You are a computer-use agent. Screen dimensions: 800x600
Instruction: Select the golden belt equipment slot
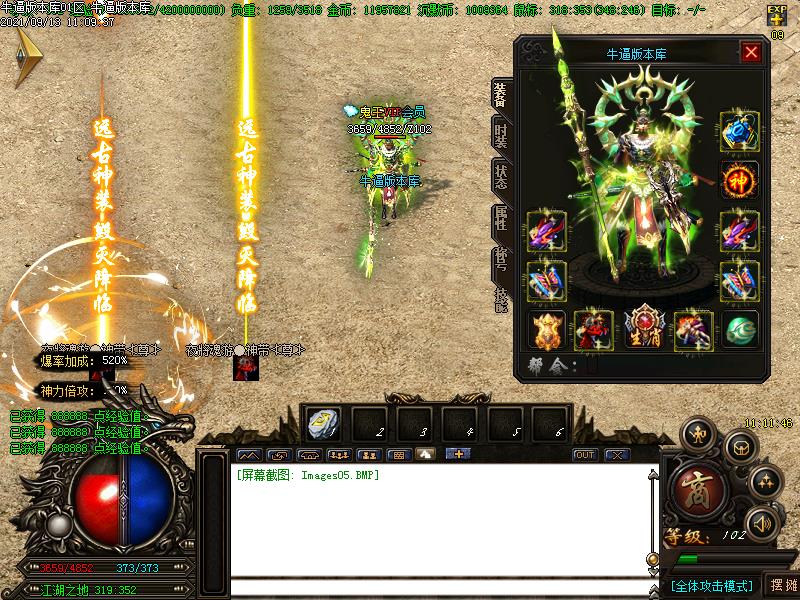click(x=547, y=330)
